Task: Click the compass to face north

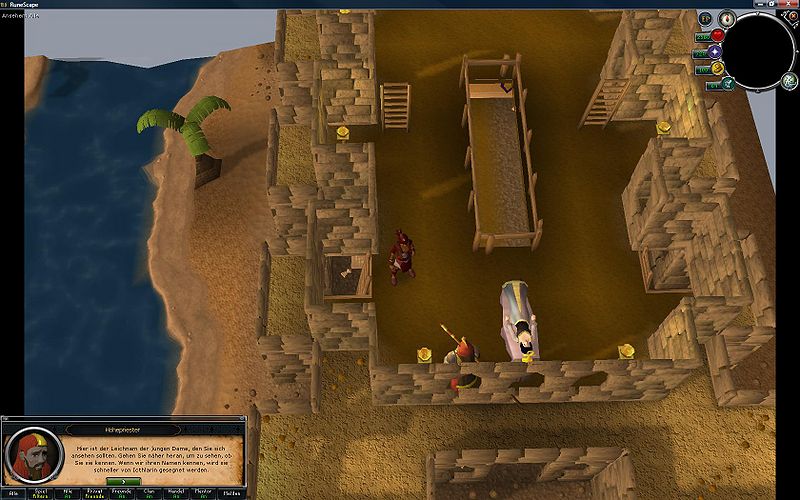Action: click(x=726, y=18)
